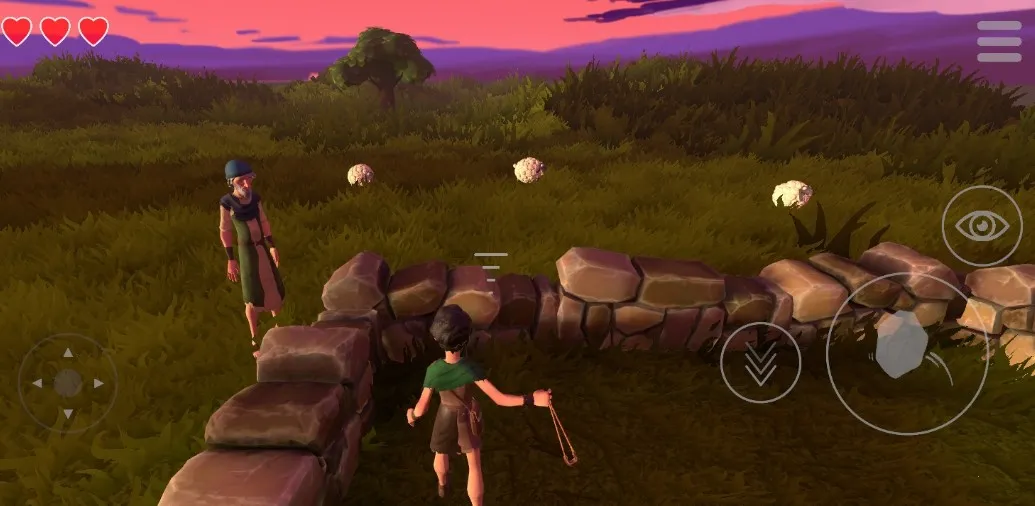Tap the virtual movement joystick
1035x506 pixels.
pyautogui.click(x=68, y=383)
